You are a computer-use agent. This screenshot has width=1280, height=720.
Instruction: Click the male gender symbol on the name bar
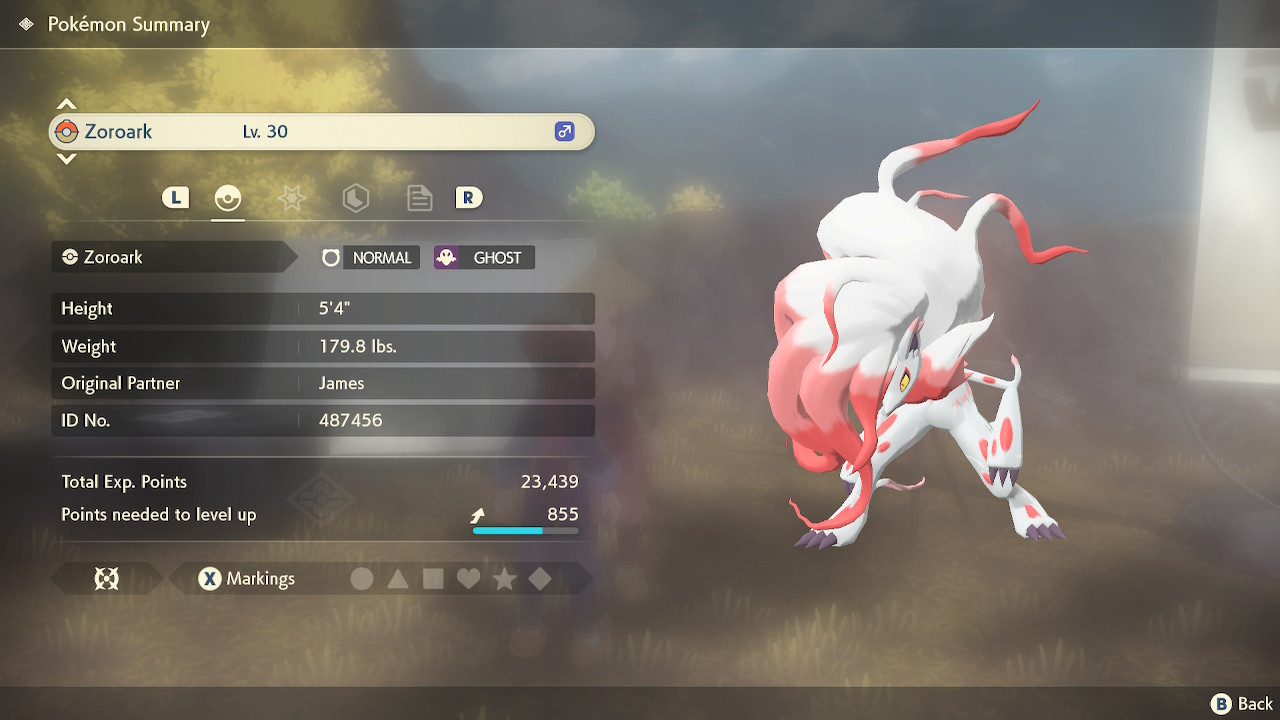(565, 131)
